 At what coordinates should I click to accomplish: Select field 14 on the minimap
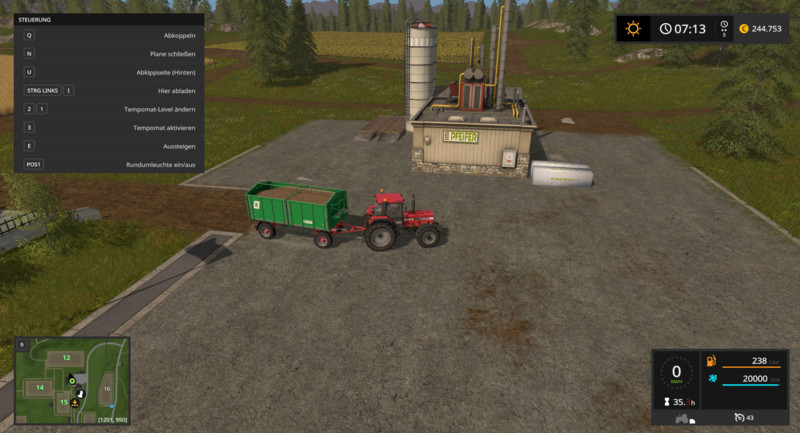pos(40,387)
